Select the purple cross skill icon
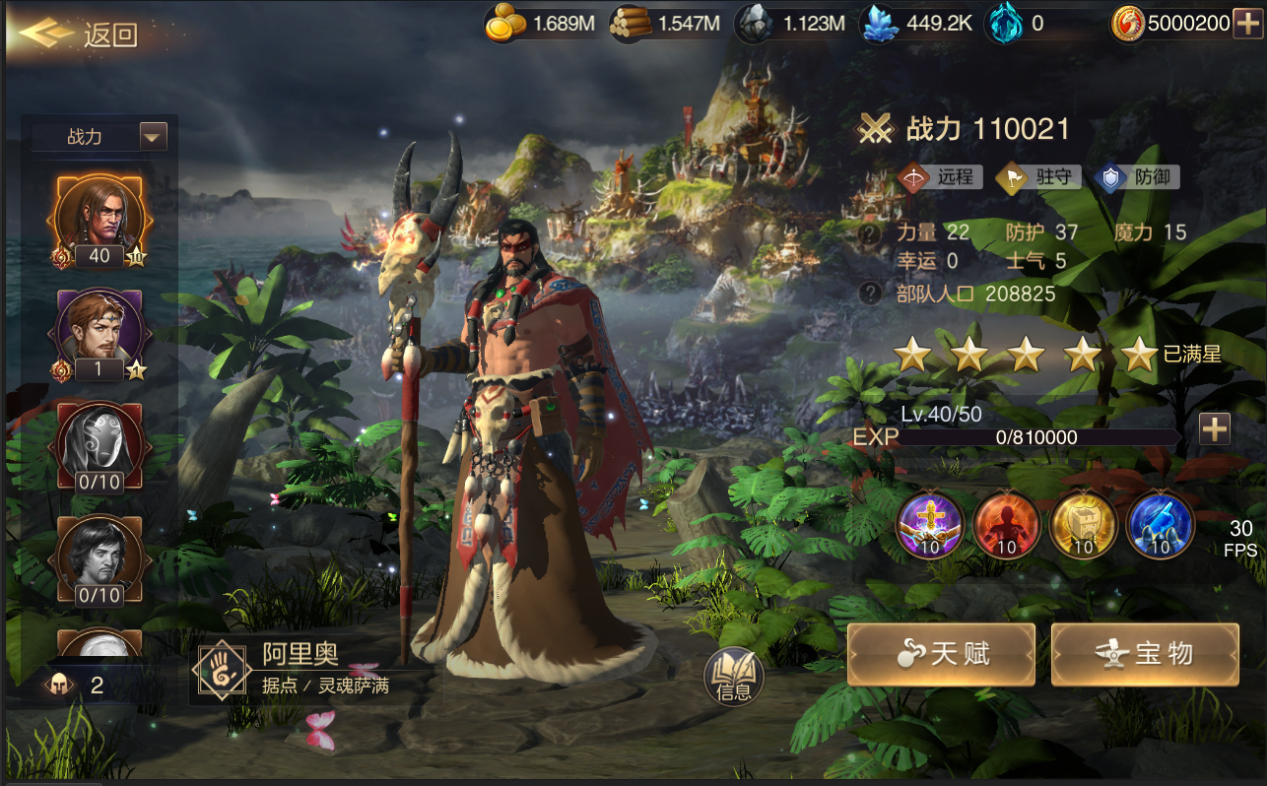The height and width of the screenshot is (786, 1267). coord(930,524)
